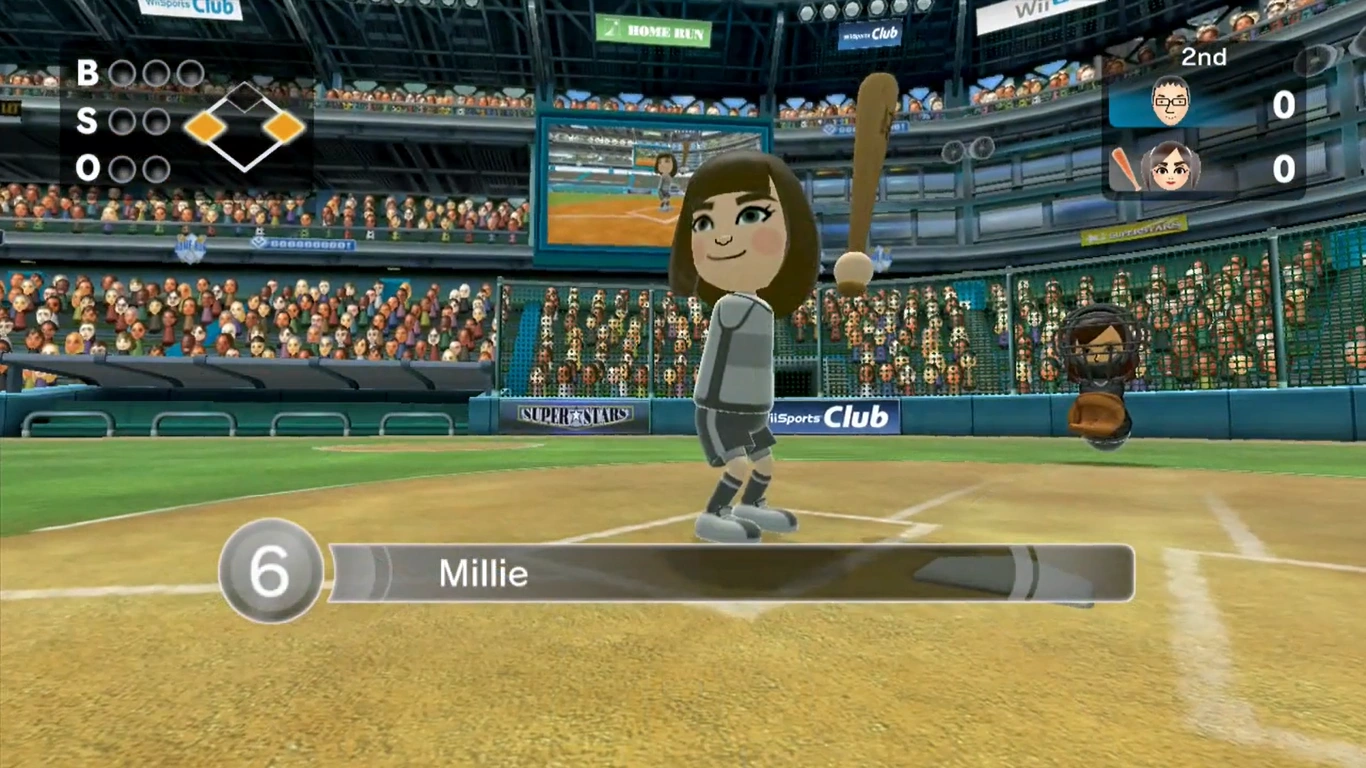Image resolution: width=1366 pixels, height=768 pixels.
Task: Select the HOME RUN banner above the stands
Action: pos(653,30)
